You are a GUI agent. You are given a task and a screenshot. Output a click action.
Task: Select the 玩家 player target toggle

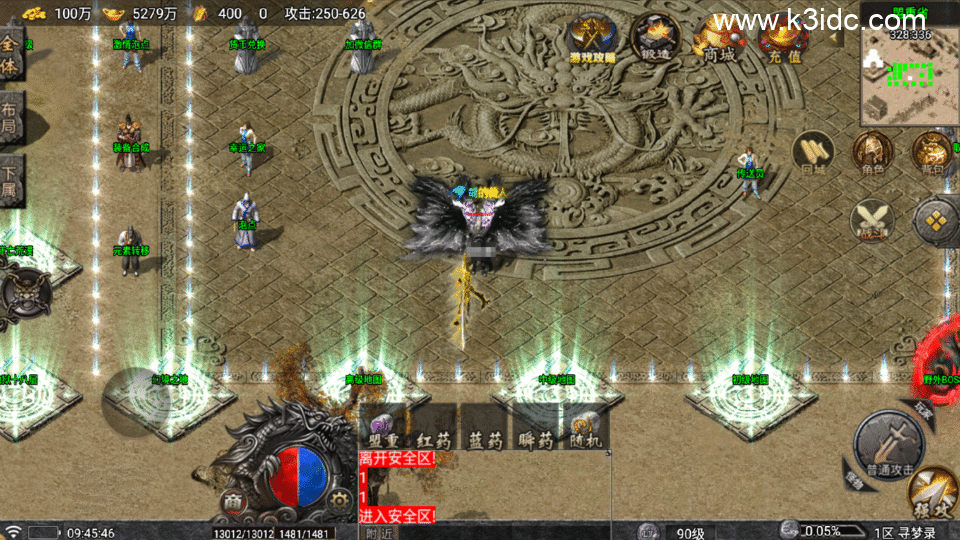tap(922, 409)
